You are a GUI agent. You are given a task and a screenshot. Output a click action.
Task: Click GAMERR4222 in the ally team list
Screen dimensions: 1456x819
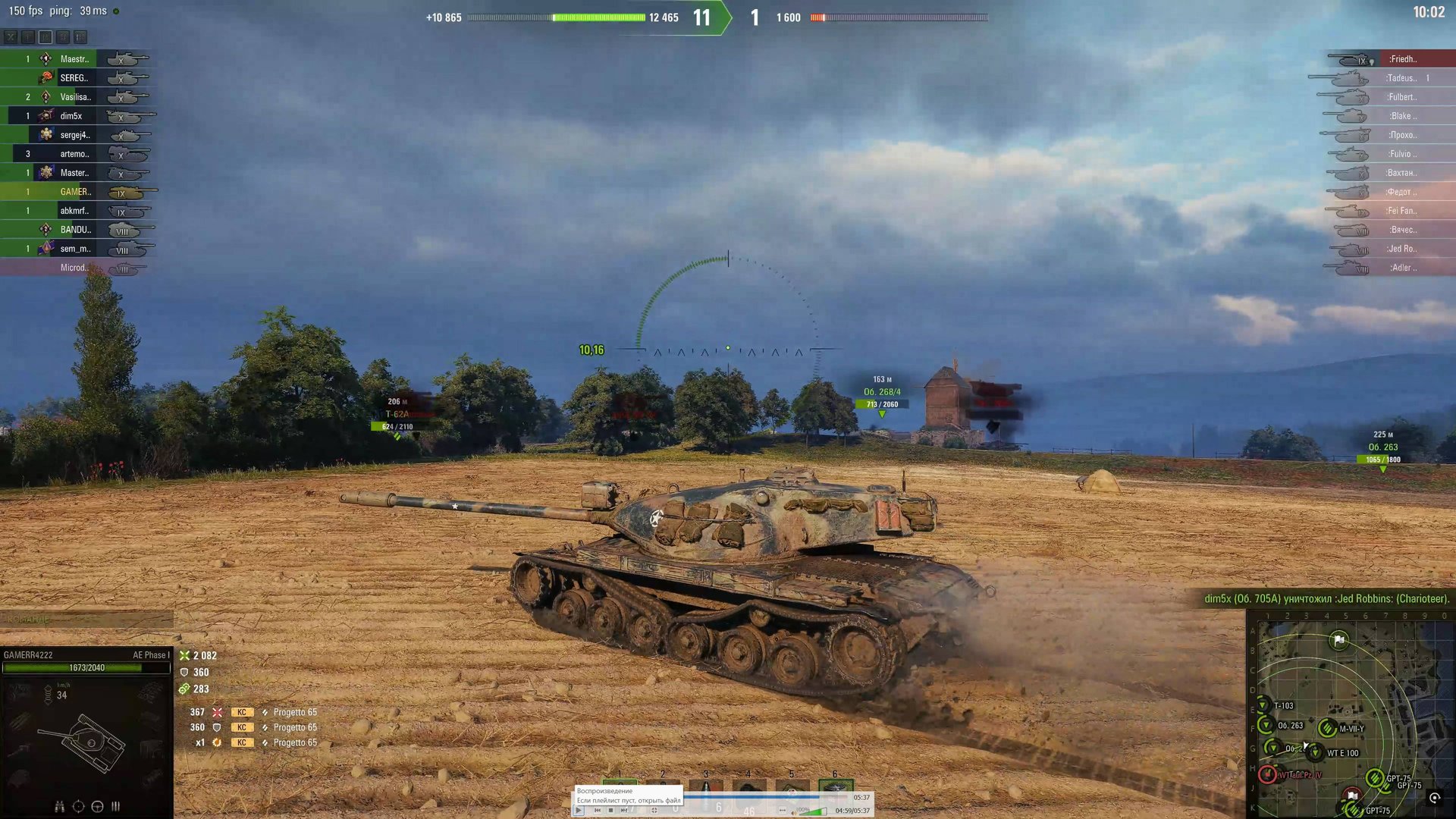tap(74, 192)
